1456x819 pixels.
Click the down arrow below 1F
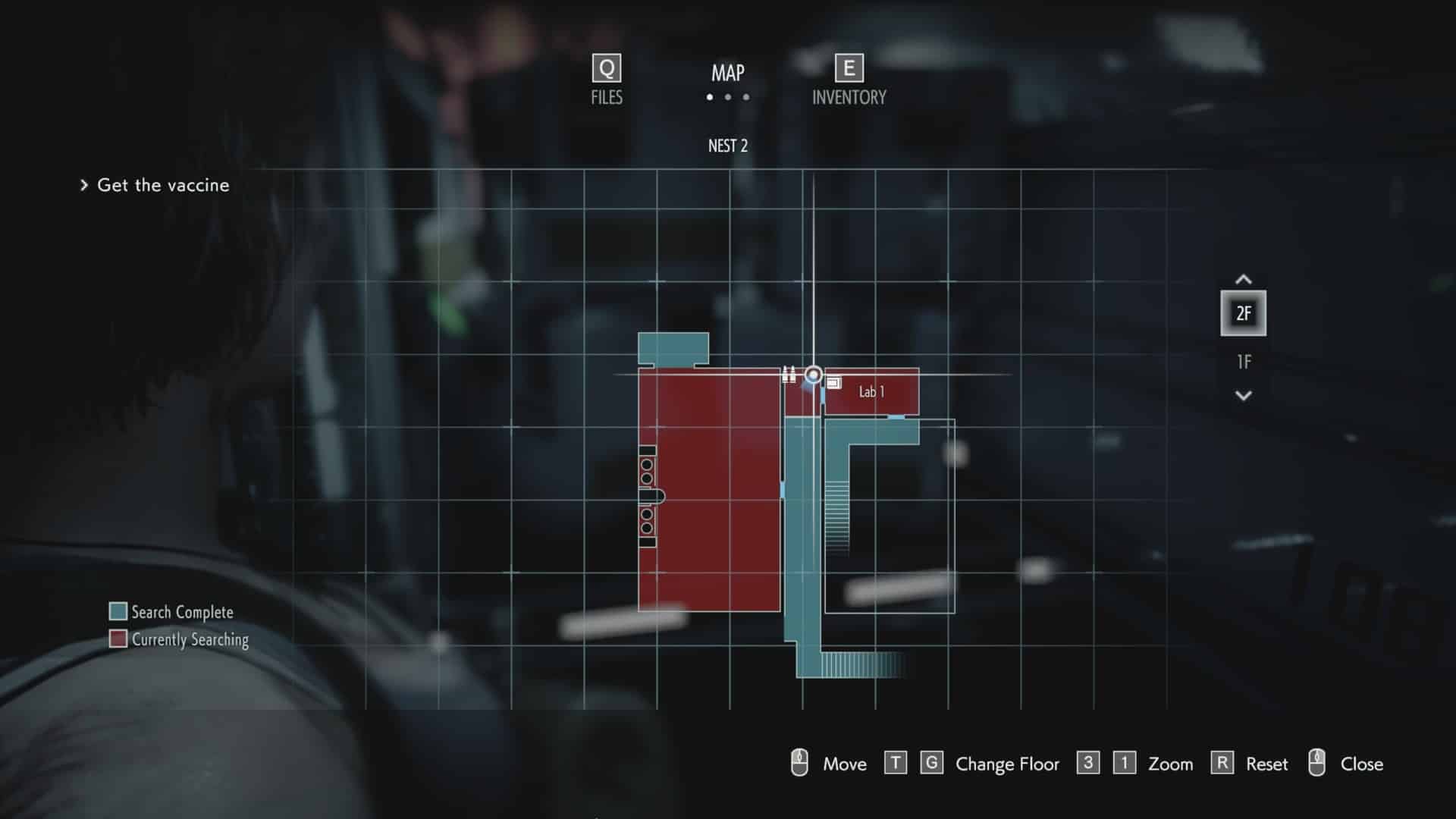(x=1244, y=394)
